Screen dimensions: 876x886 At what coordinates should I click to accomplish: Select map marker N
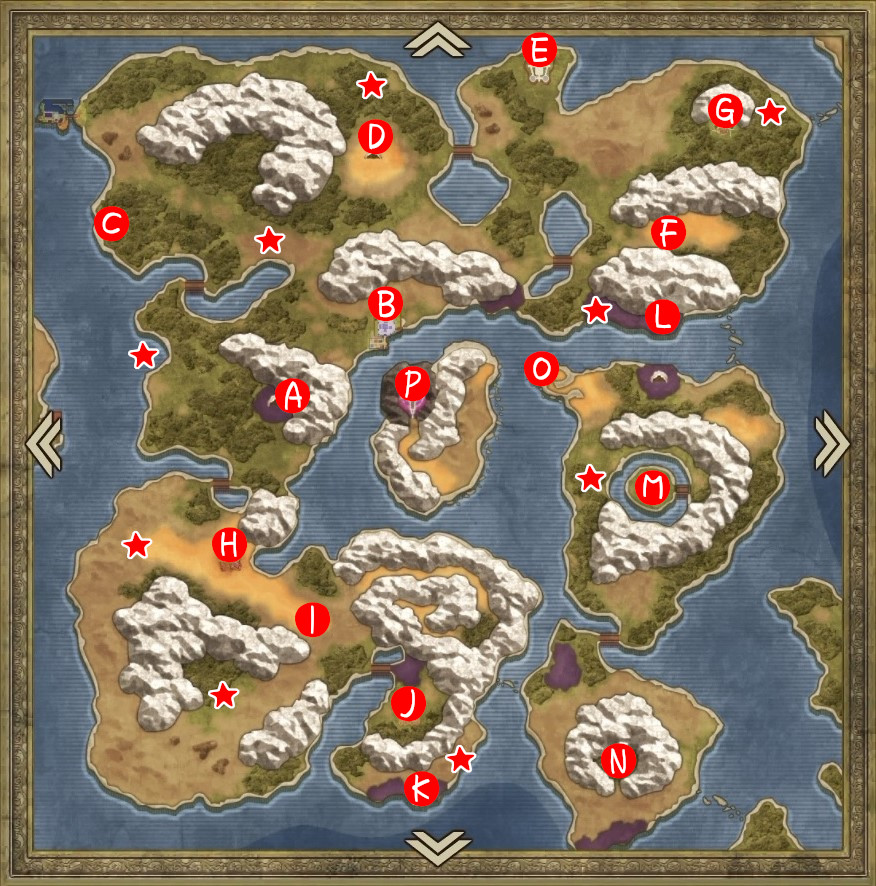click(619, 762)
